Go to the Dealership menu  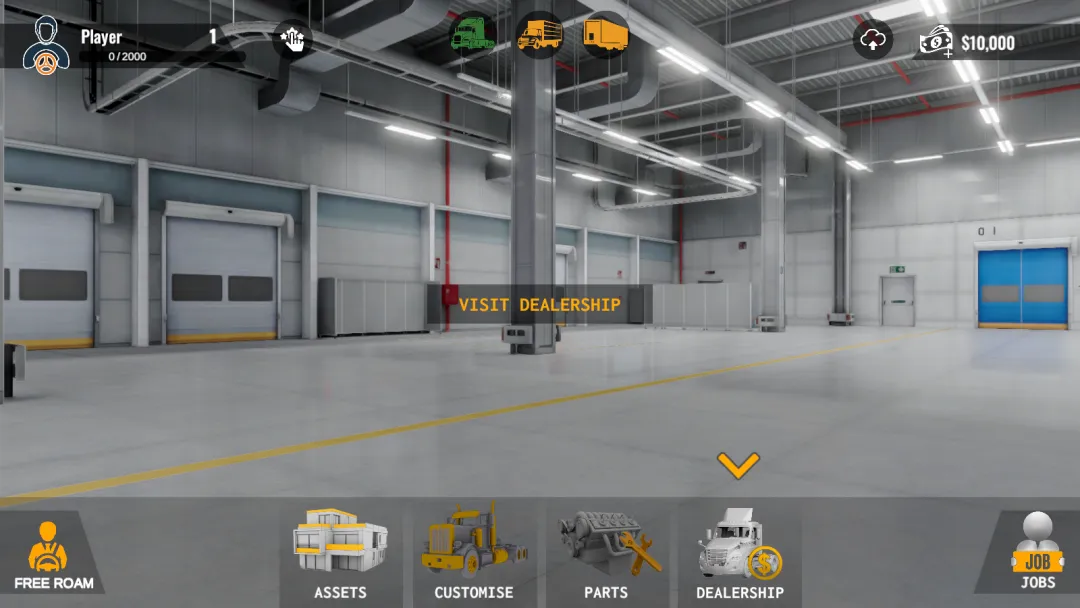tap(740, 553)
